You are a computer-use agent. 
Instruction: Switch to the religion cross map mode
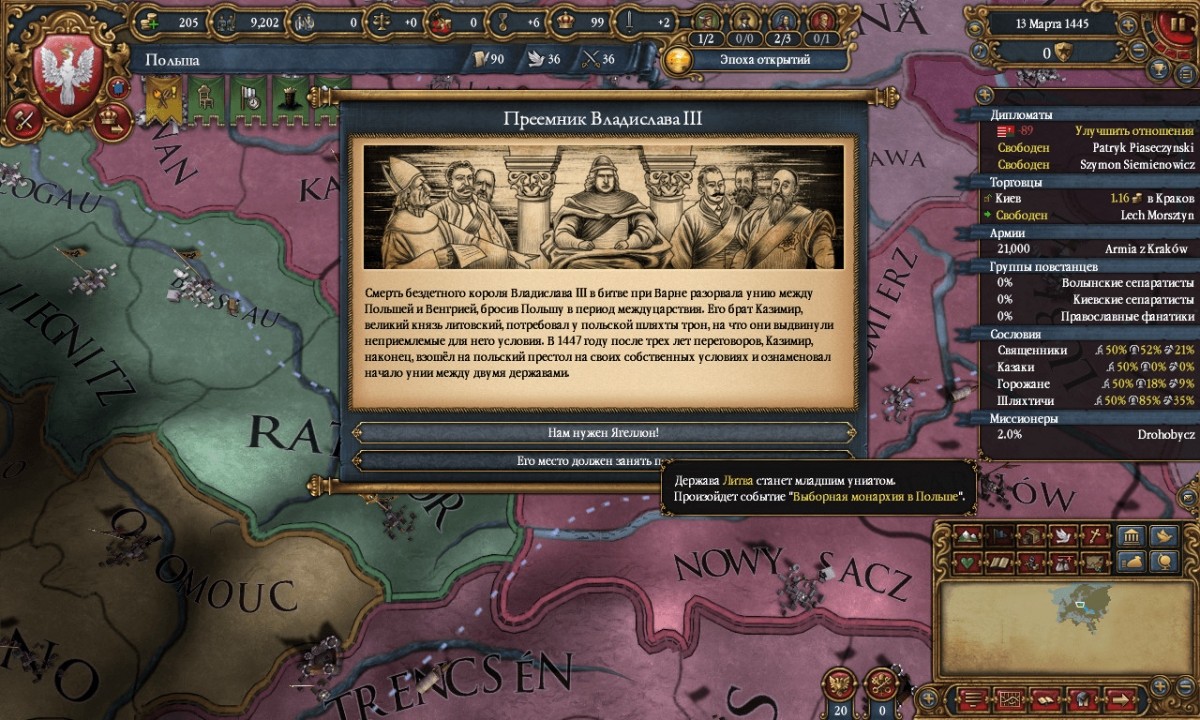tap(1096, 535)
